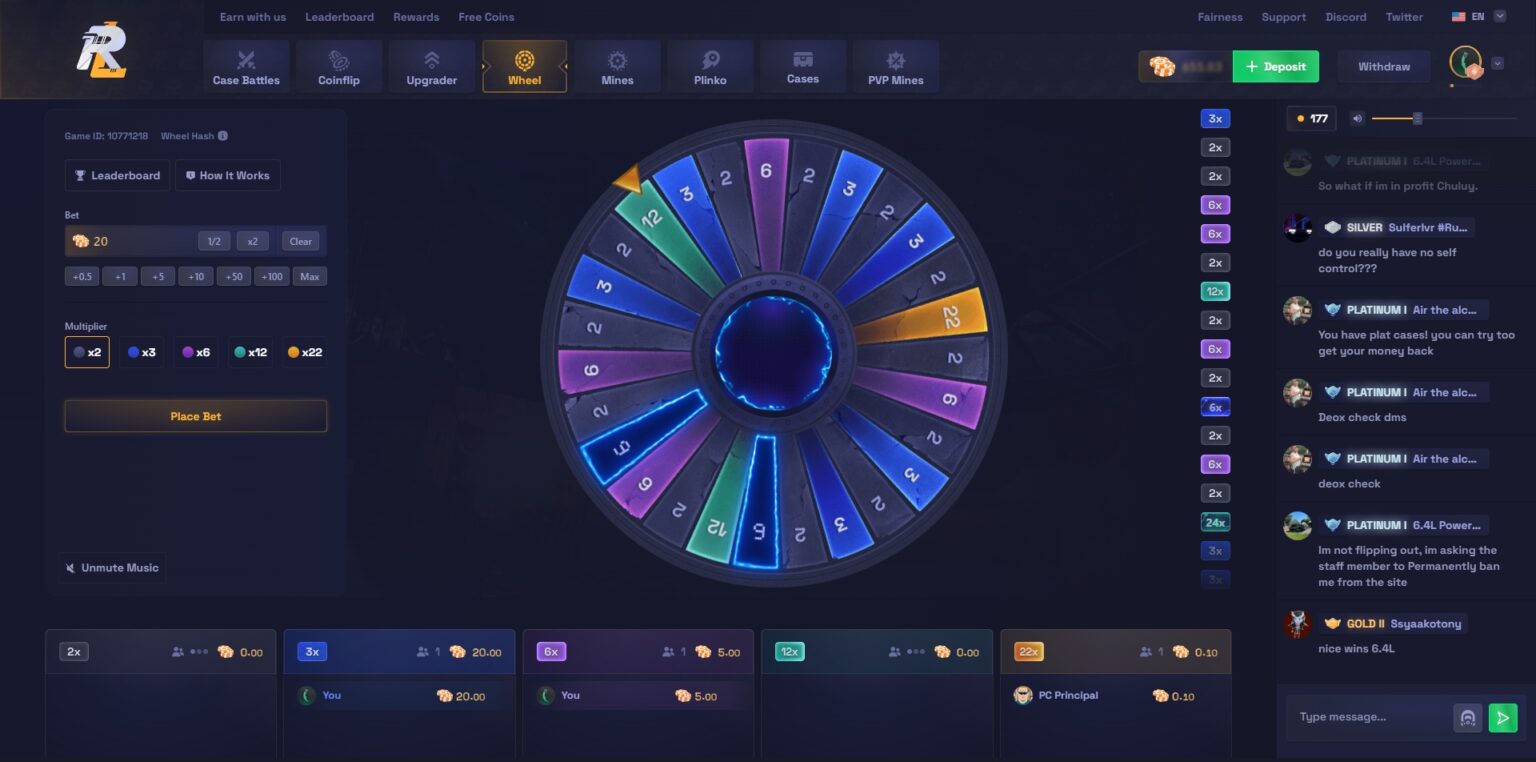The height and width of the screenshot is (762, 1536).
Task: Open Case Battles
Action: pos(246,66)
